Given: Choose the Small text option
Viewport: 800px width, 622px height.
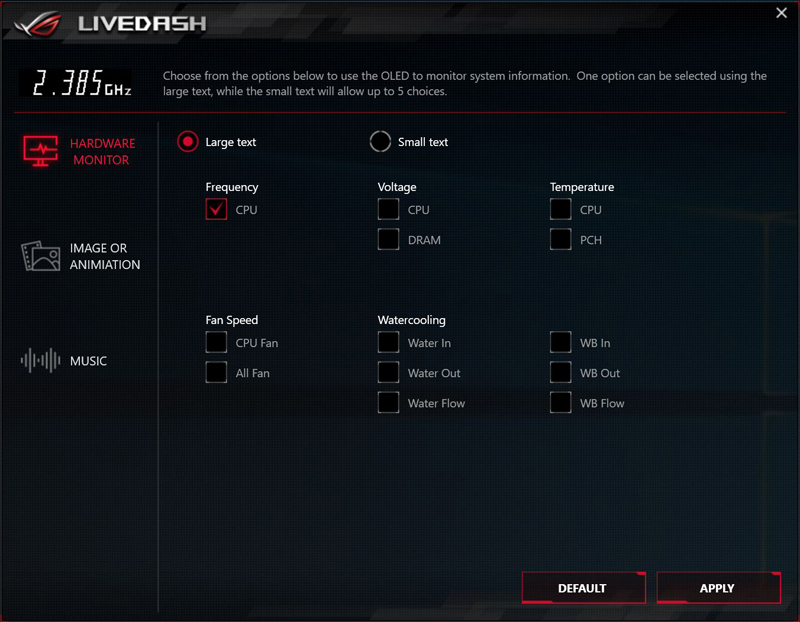Looking at the screenshot, I should tap(380, 142).
